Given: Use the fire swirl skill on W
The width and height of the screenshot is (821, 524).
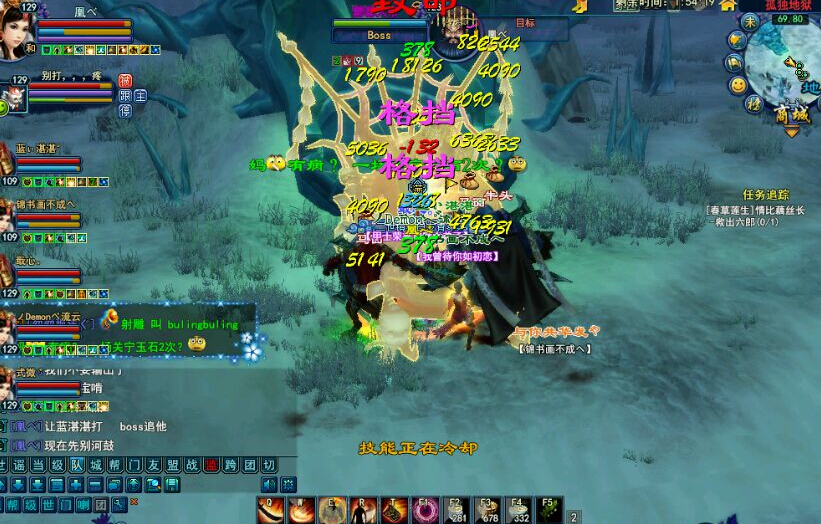Looking at the screenshot, I should tap(301, 510).
